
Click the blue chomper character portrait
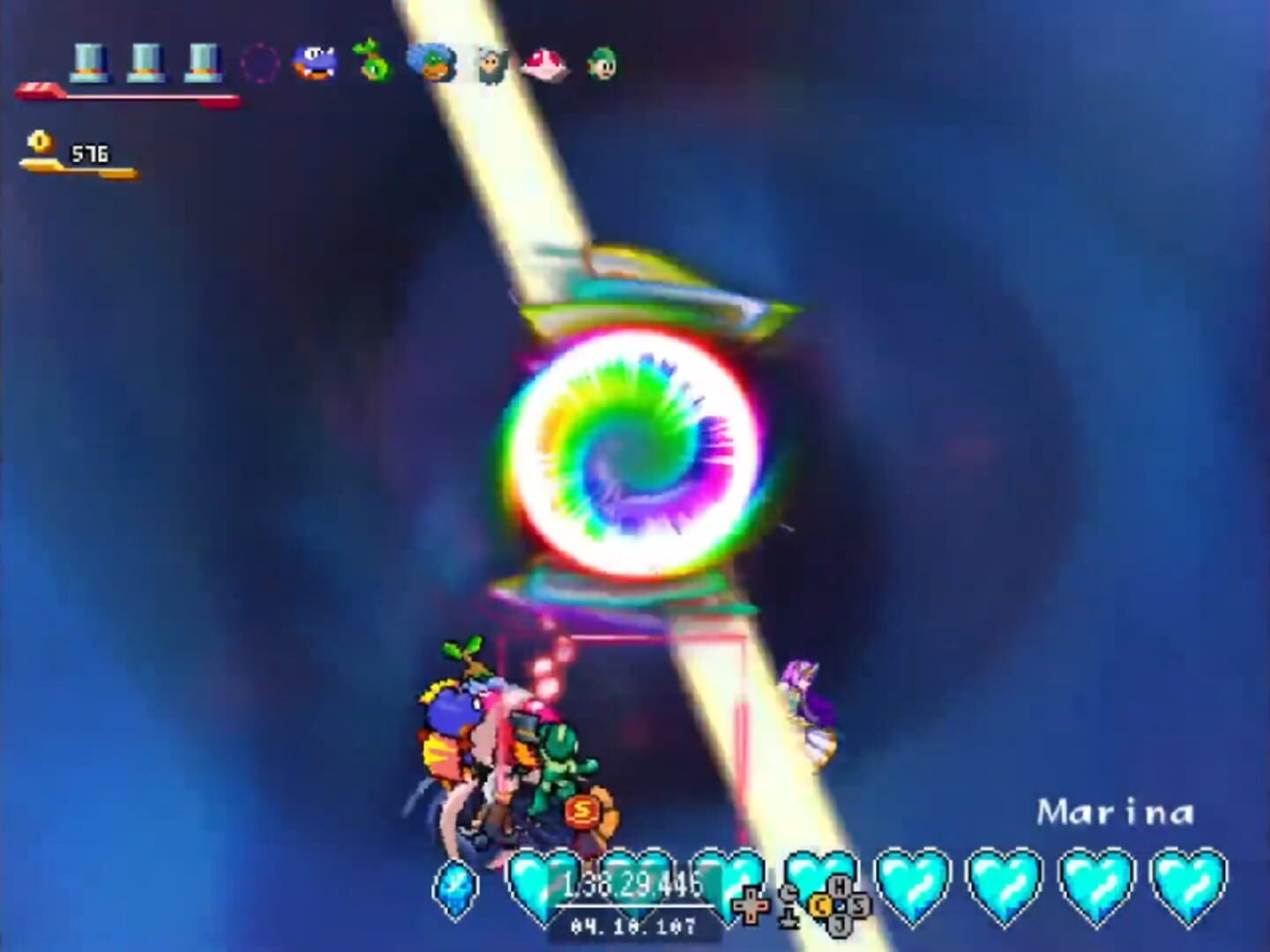point(313,62)
